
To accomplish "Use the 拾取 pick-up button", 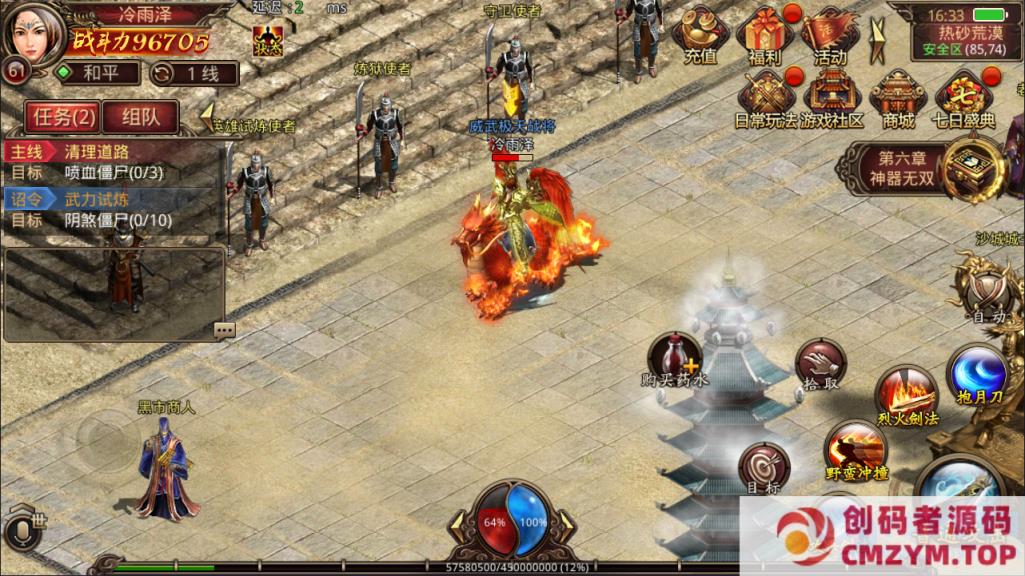I will [x=820, y=366].
